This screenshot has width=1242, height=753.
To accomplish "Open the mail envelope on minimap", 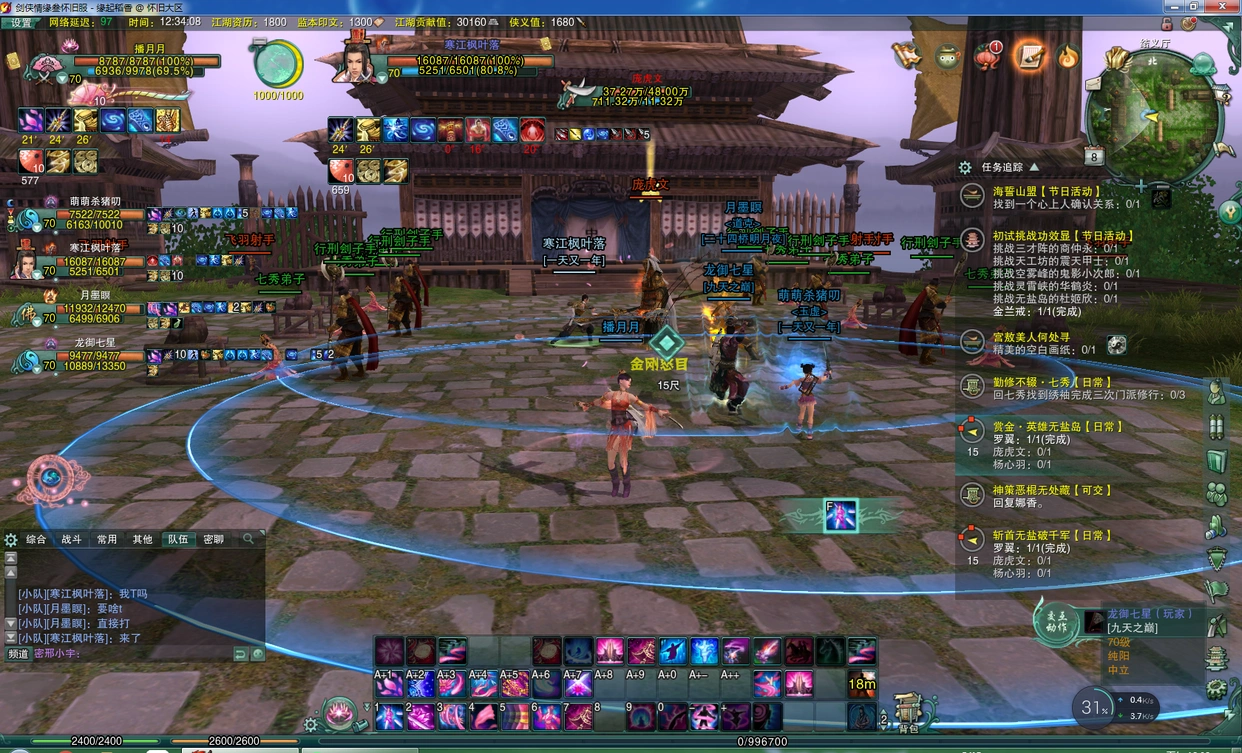I will [x=1093, y=84].
